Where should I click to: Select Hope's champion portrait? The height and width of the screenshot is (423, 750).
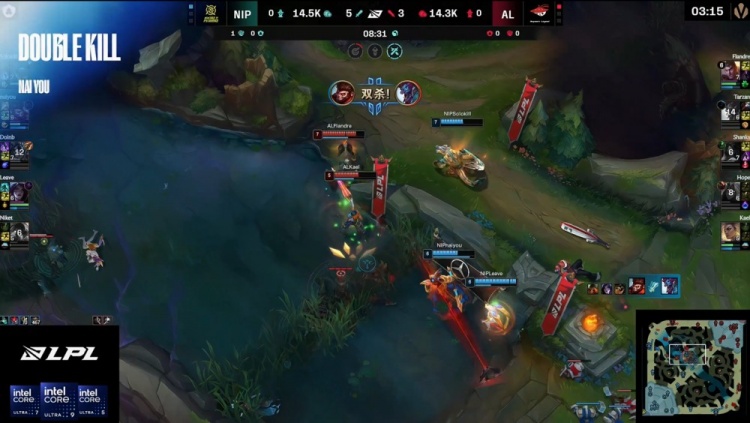tap(731, 191)
